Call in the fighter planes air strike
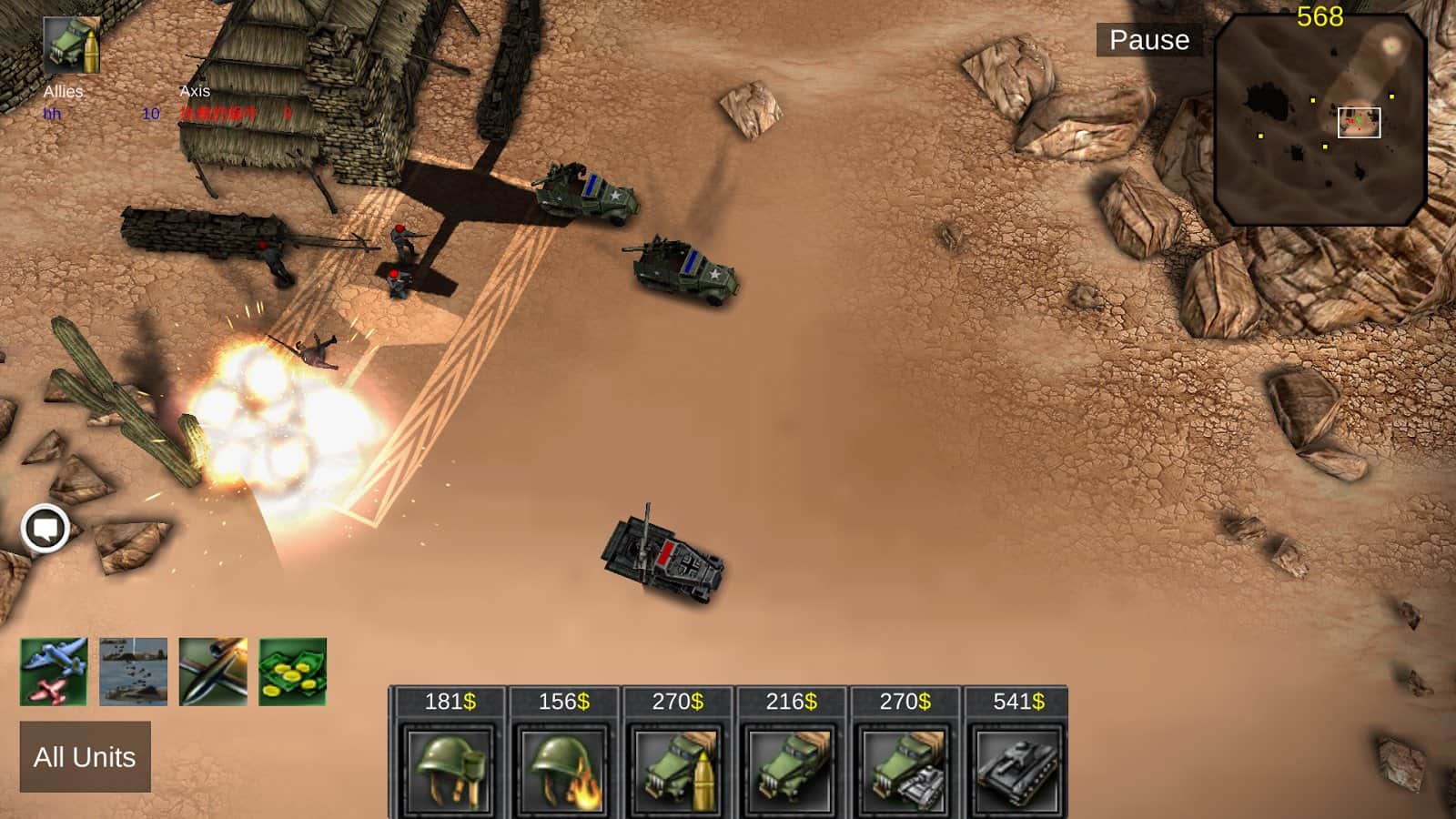1456x819 pixels. (x=54, y=672)
